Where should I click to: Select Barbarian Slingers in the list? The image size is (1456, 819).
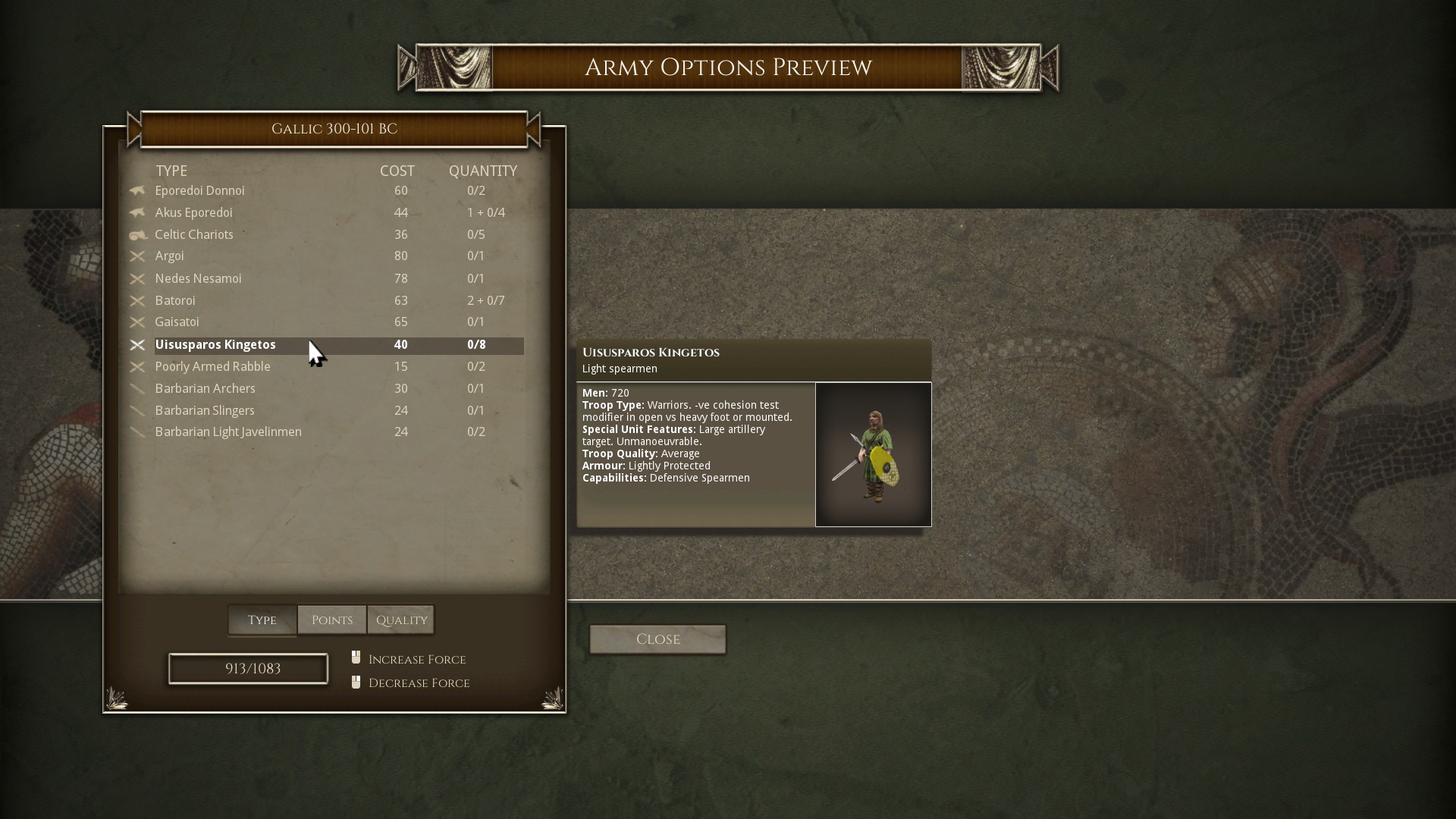(205, 411)
